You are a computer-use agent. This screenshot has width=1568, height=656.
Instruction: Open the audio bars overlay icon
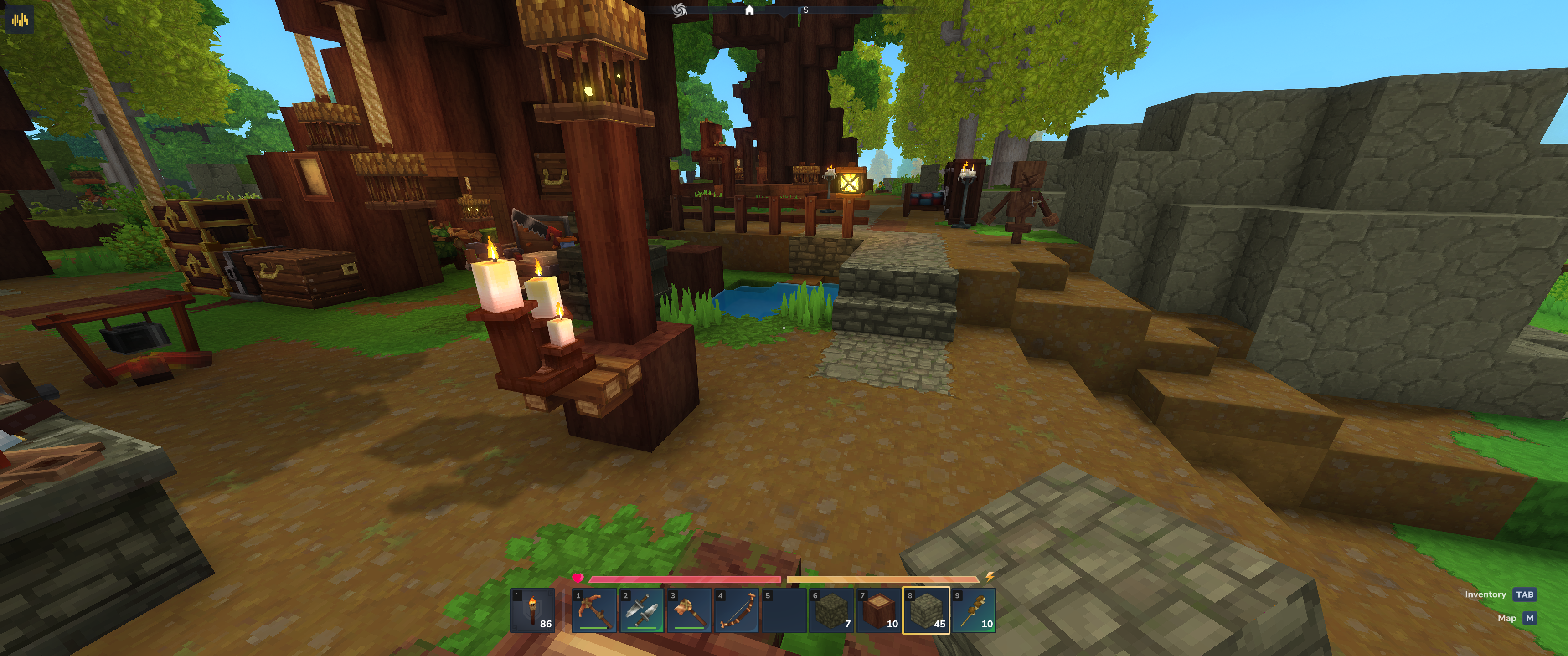pyautogui.click(x=20, y=20)
